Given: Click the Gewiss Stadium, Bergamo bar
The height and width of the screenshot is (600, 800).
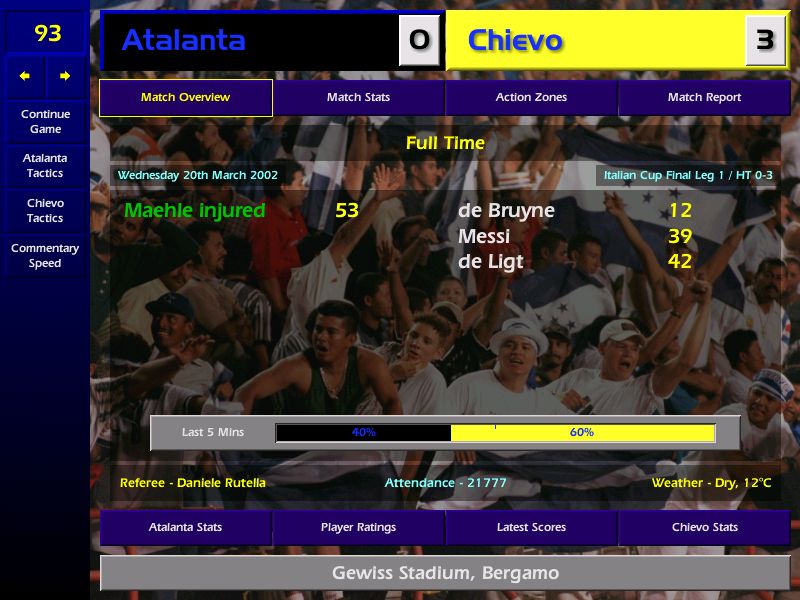Looking at the screenshot, I should [445, 573].
